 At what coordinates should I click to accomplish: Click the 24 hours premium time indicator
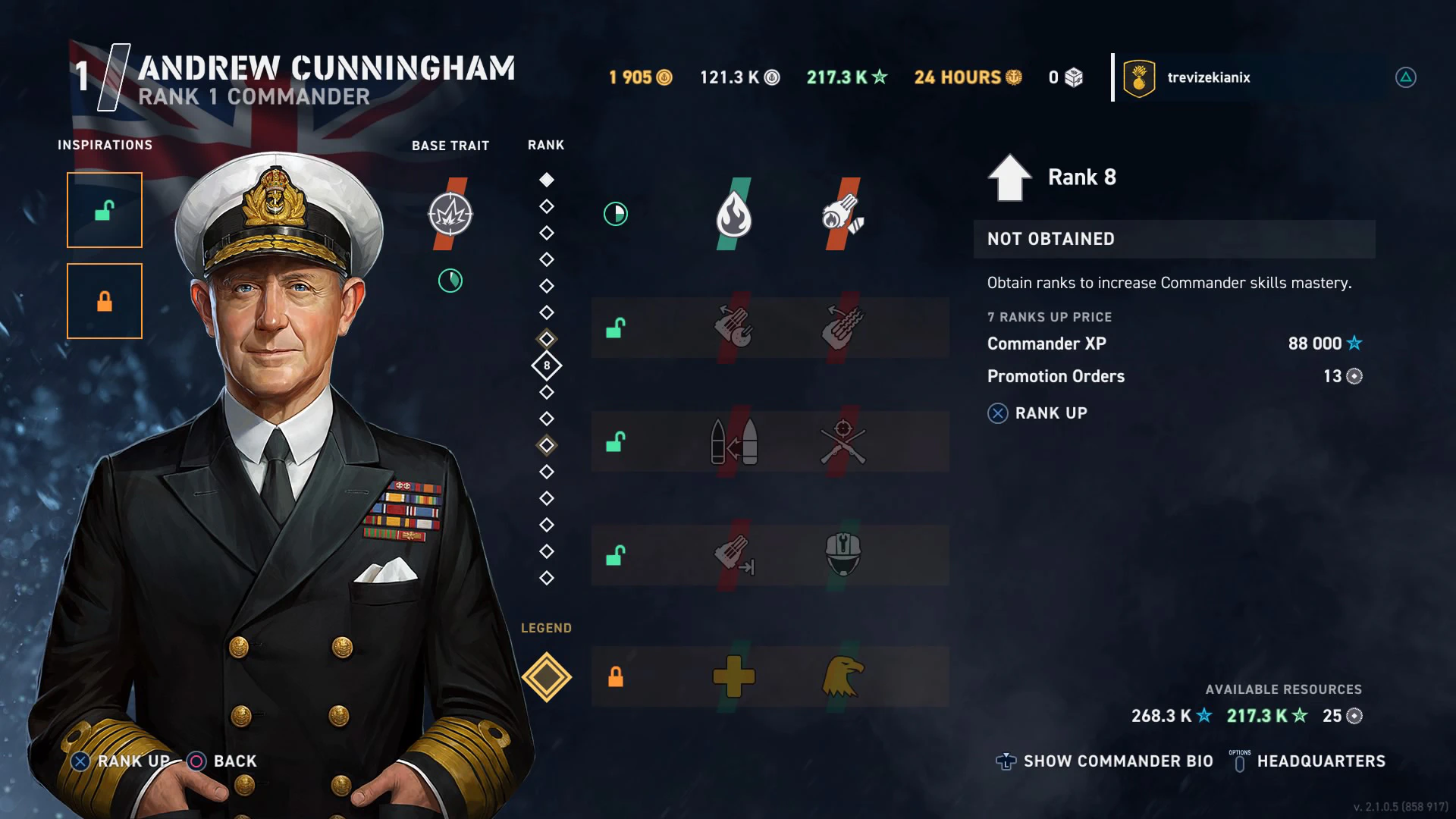point(968,77)
